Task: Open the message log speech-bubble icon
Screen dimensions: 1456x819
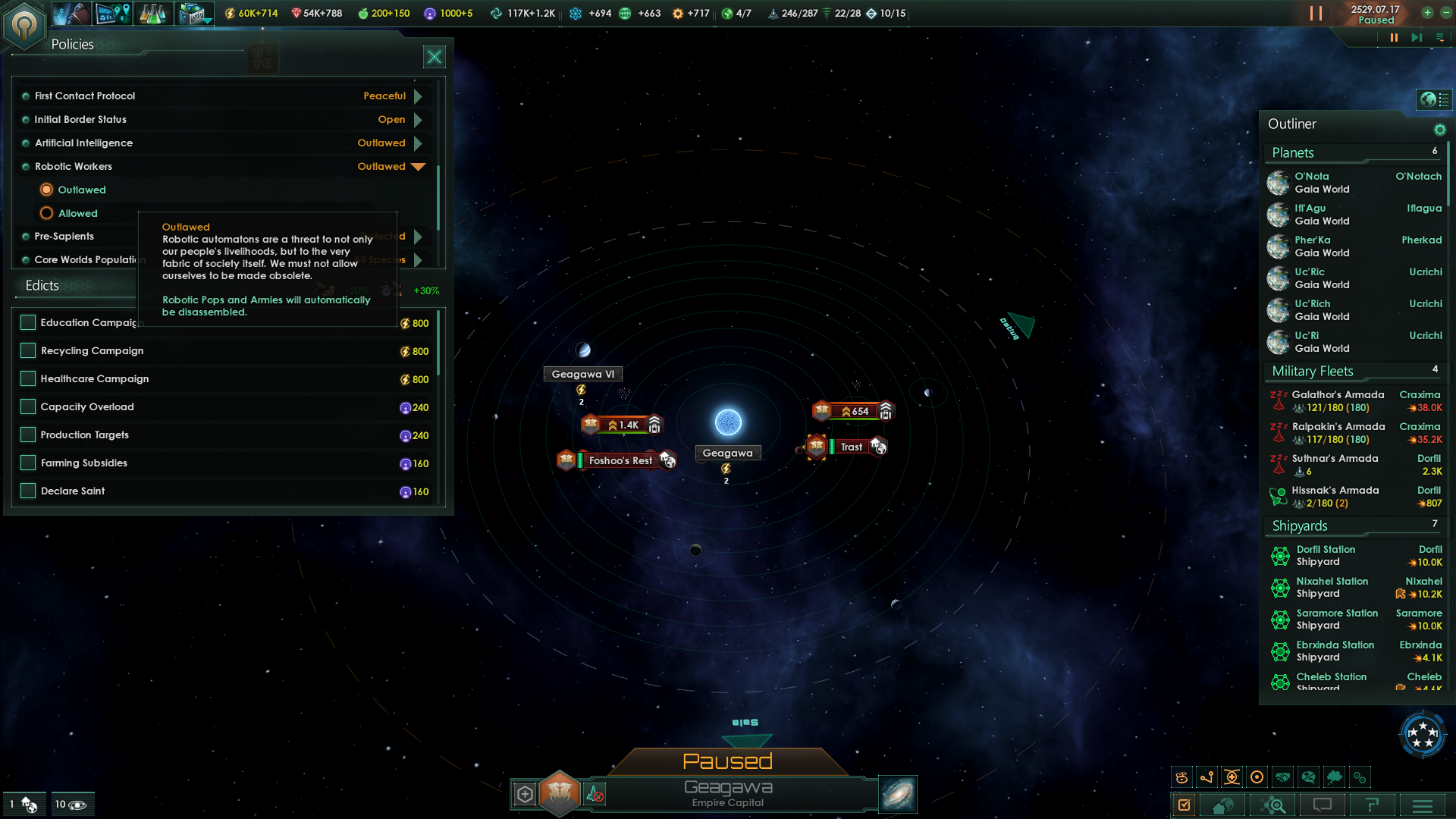Action: pyautogui.click(x=1321, y=805)
